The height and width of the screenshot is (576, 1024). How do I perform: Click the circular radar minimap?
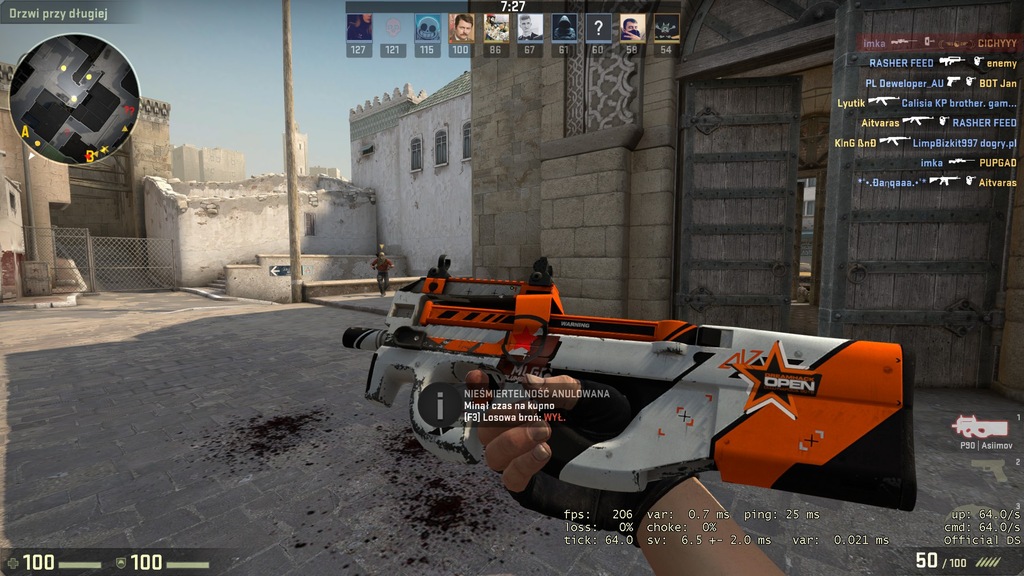click(75, 98)
